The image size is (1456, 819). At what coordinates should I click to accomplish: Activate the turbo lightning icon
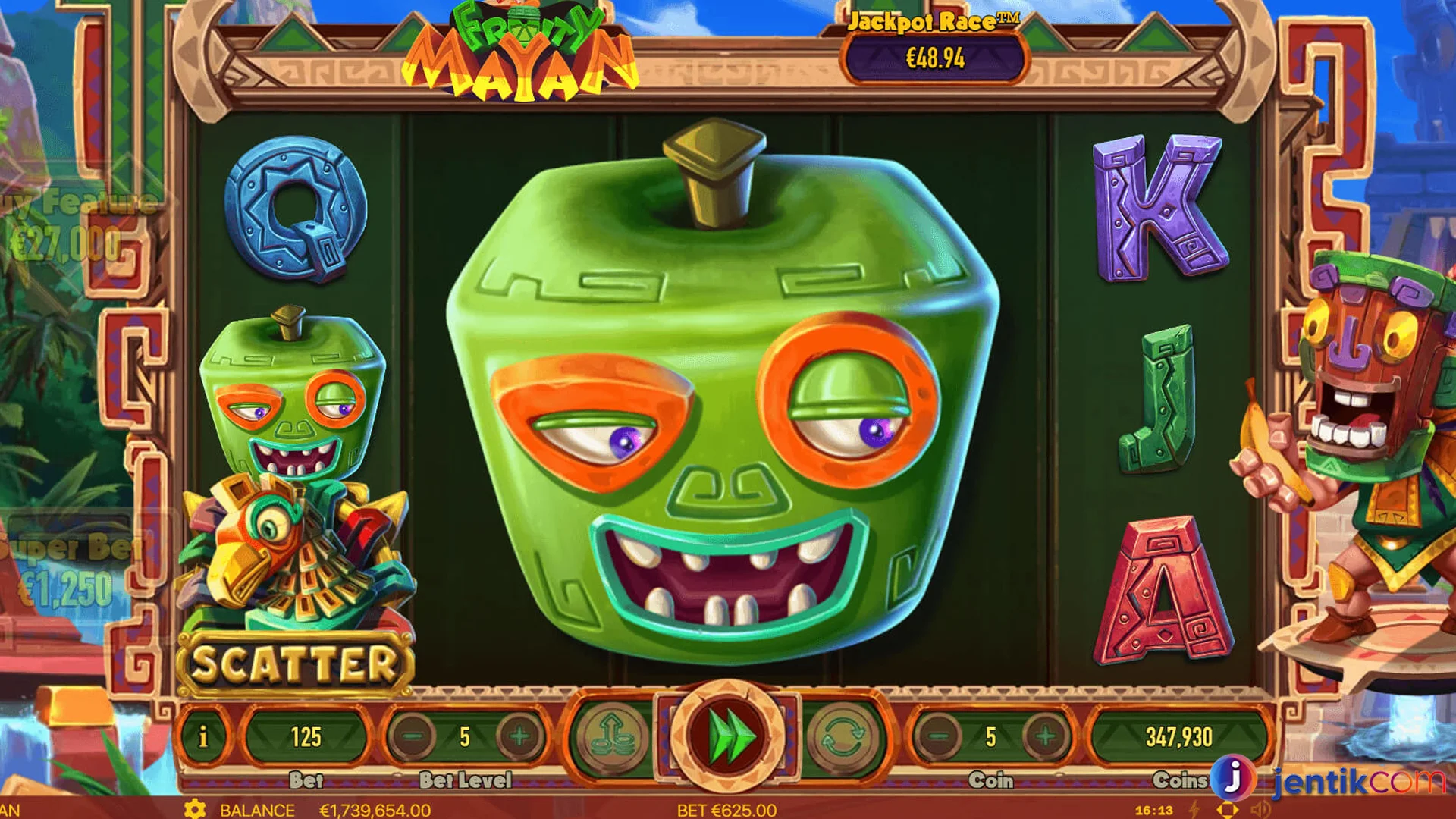tap(1194, 809)
